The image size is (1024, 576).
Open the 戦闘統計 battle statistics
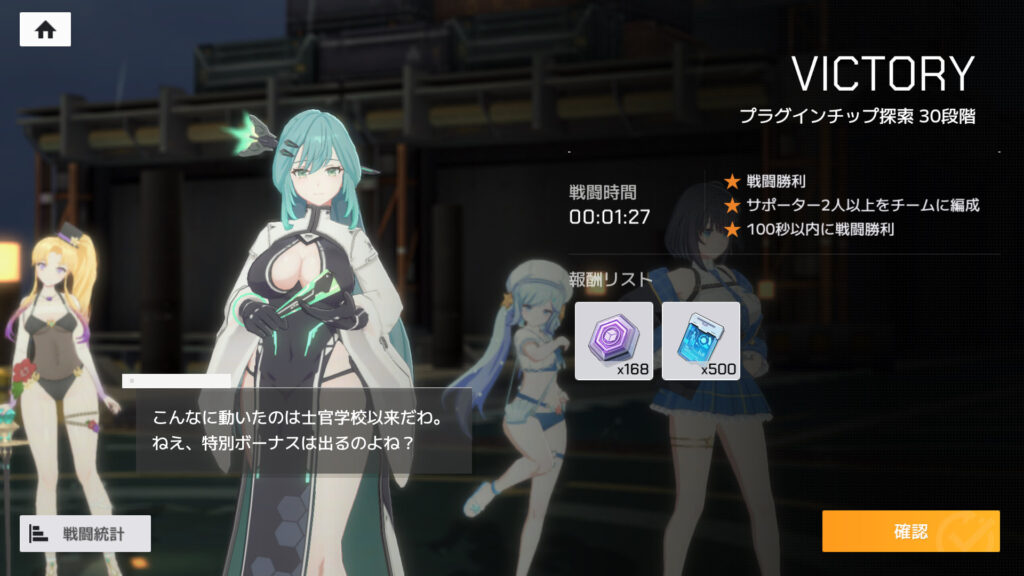(85, 534)
